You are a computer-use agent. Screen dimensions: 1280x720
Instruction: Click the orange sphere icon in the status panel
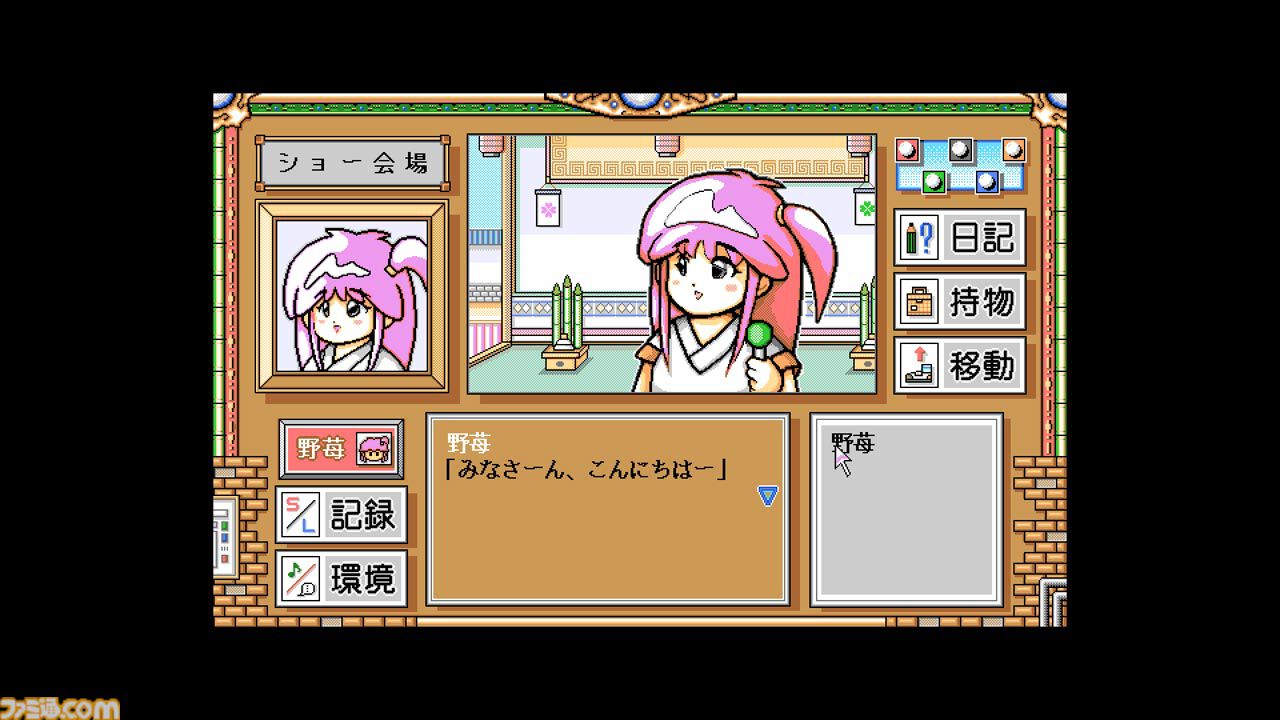(1012, 150)
